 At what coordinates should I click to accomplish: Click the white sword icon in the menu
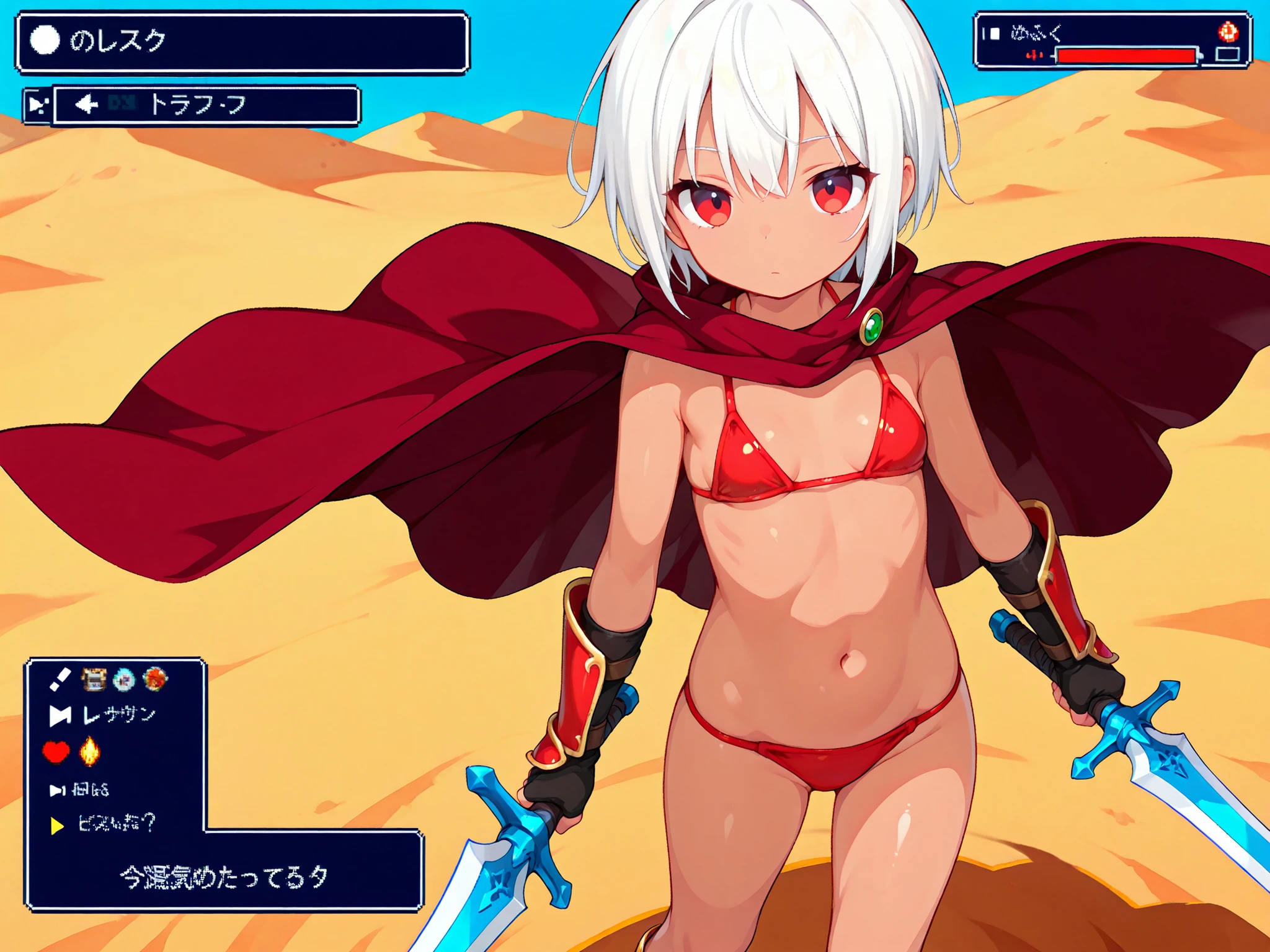[60, 680]
